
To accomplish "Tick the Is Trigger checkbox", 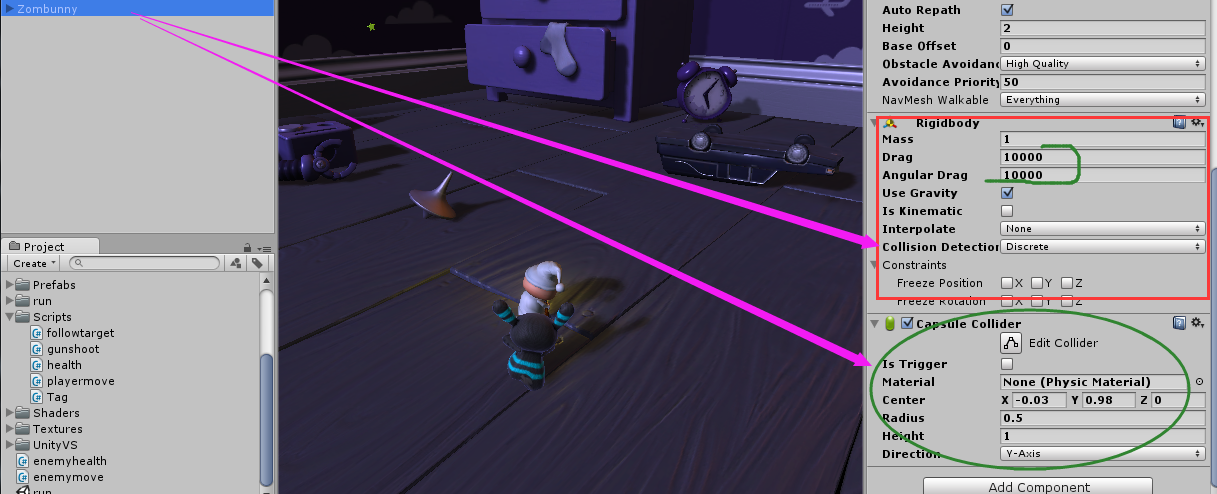I will point(1007,364).
